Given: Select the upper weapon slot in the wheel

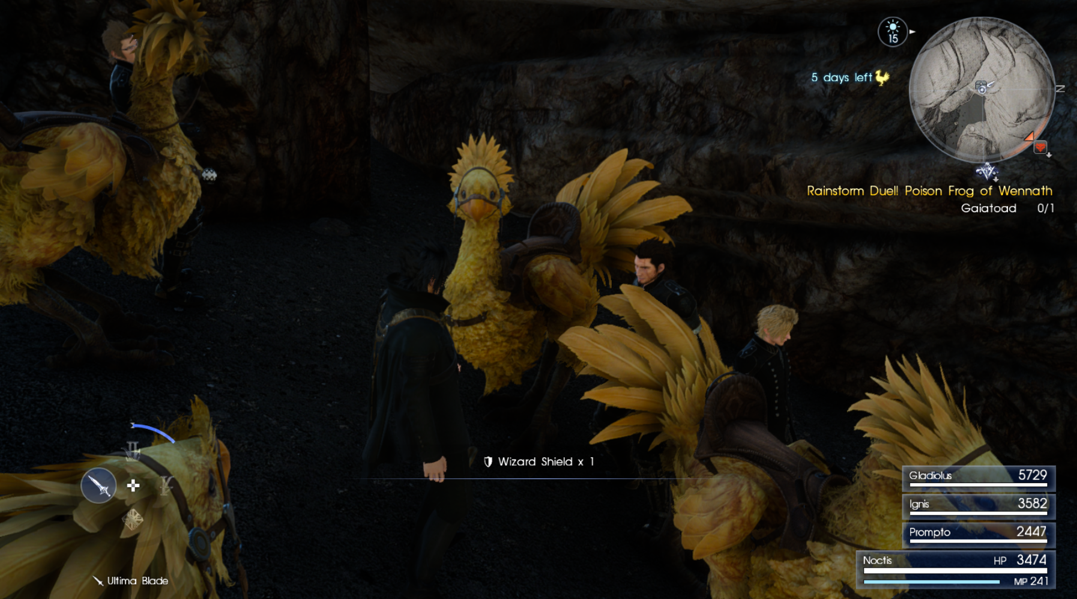Looking at the screenshot, I should pyautogui.click(x=133, y=453).
